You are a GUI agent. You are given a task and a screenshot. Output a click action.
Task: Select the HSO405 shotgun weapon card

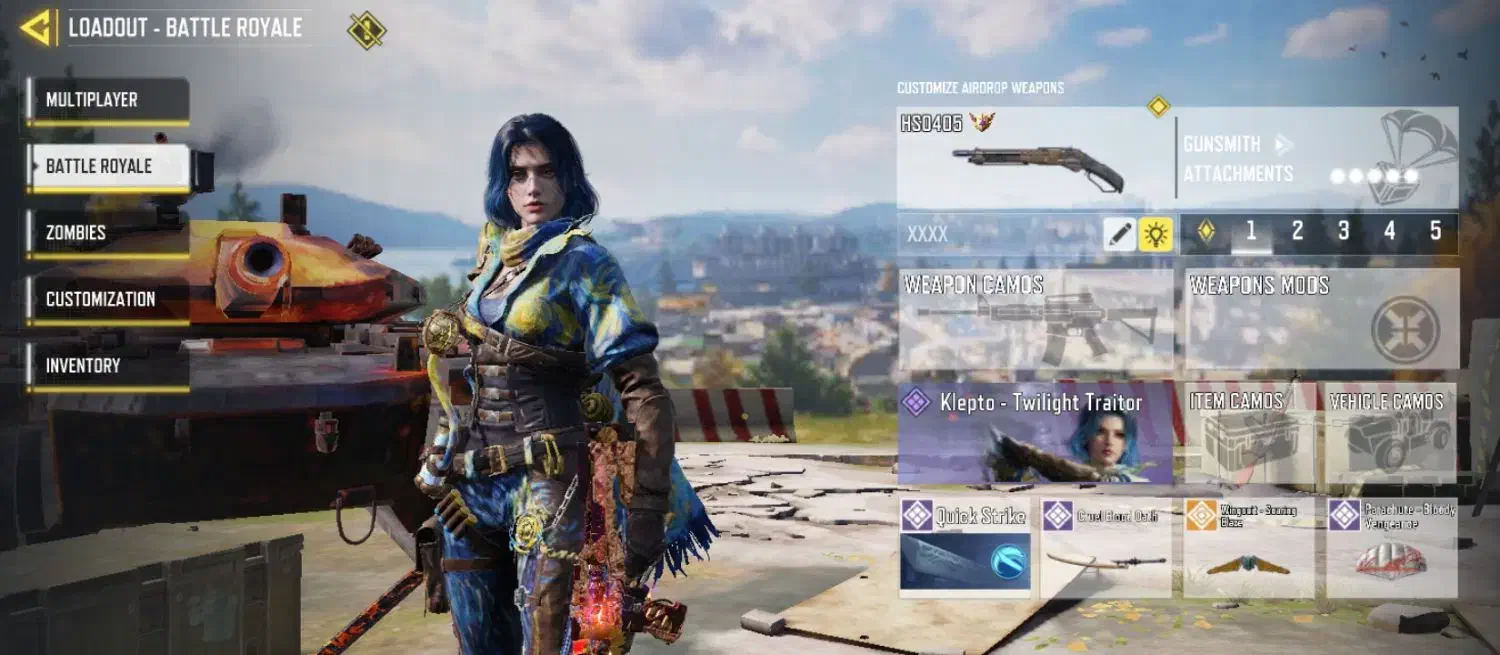point(1035,158)
